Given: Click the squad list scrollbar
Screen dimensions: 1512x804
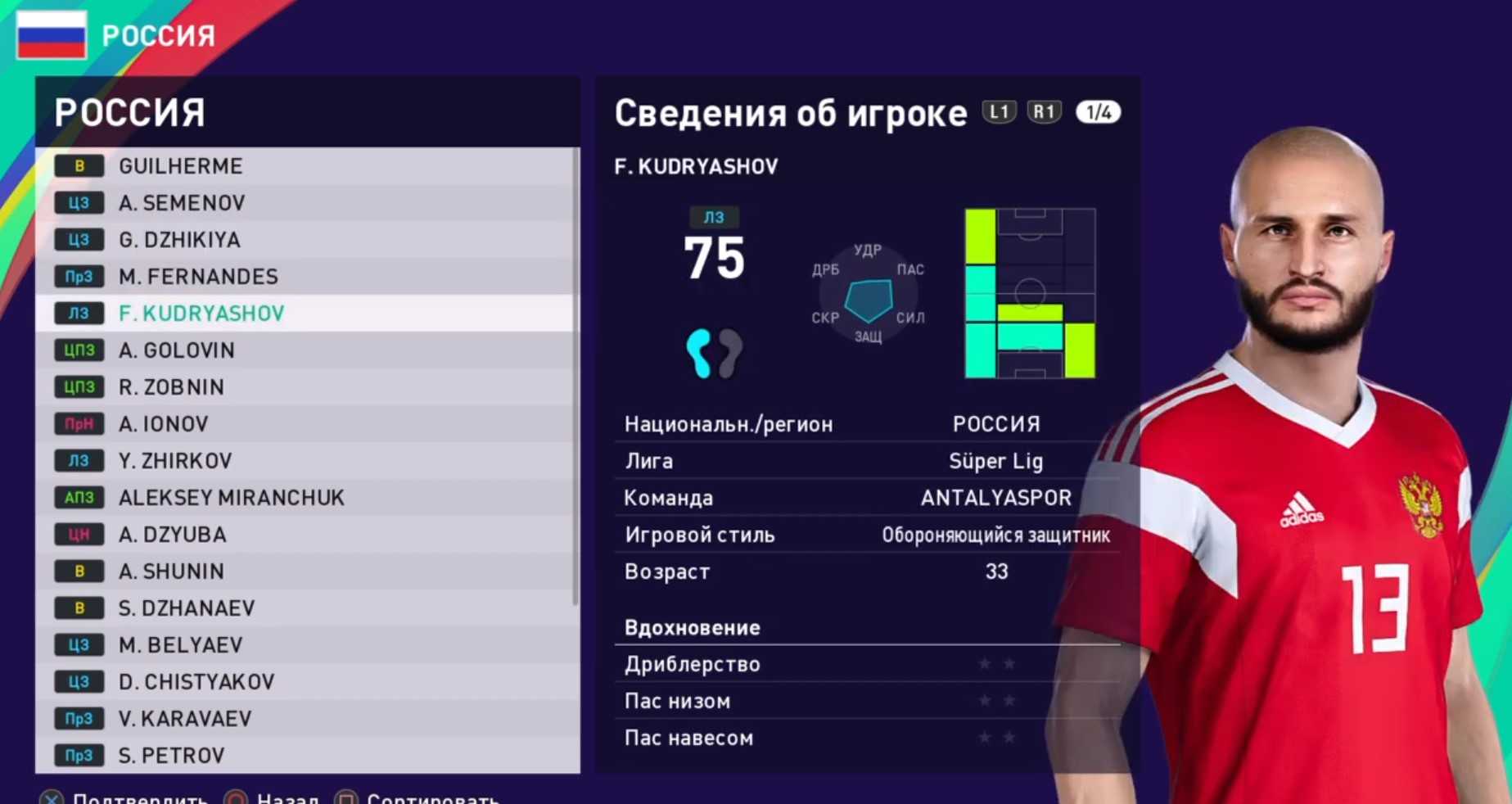Looking at the screenshot, I should coord(575,377).
